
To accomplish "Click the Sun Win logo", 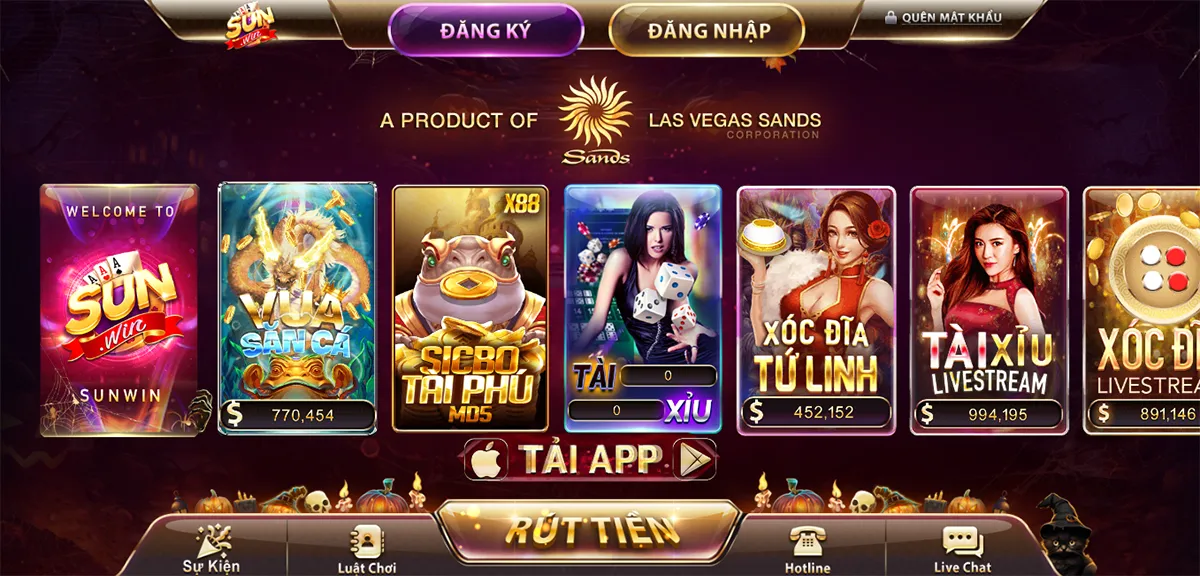I will click(x=250, y=28).
